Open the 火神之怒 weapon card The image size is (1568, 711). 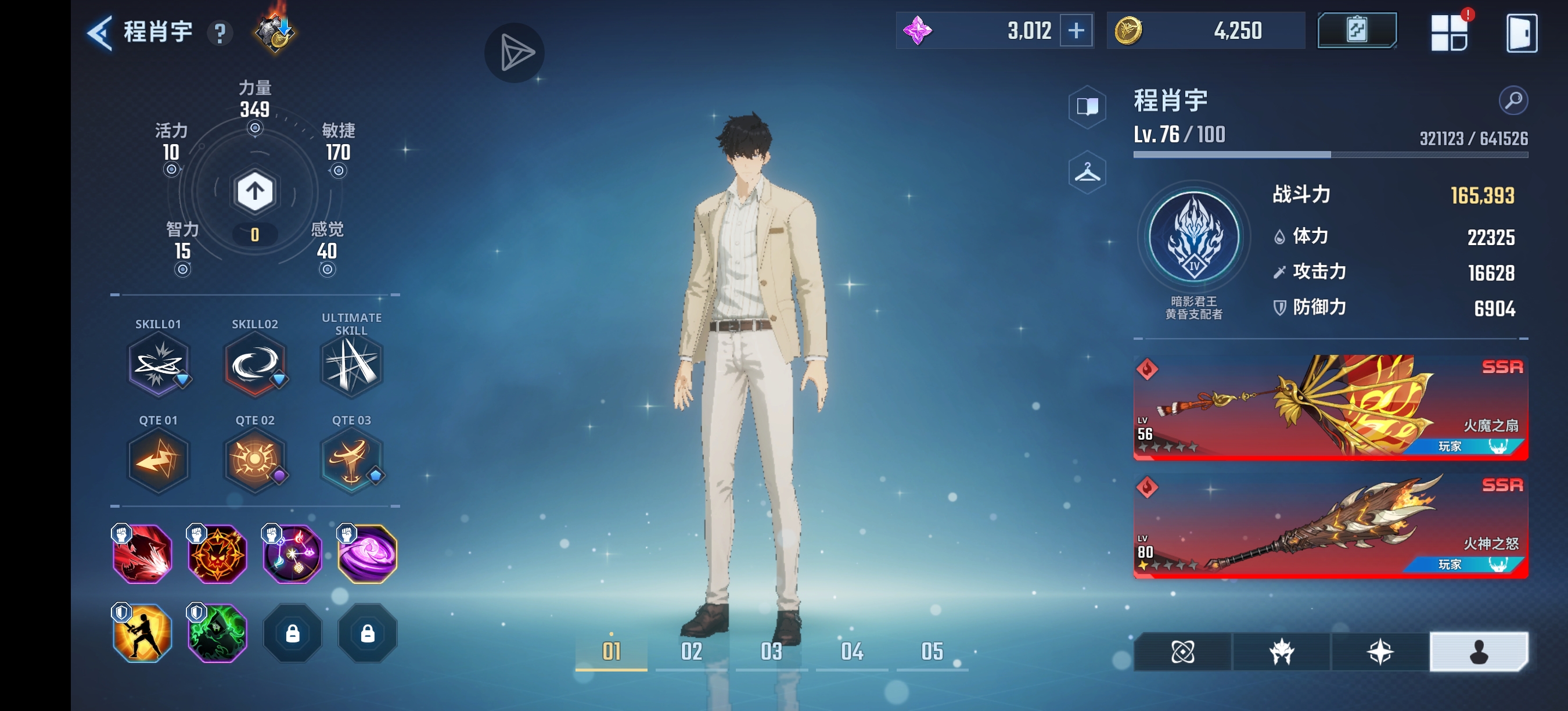point(1330,525)
